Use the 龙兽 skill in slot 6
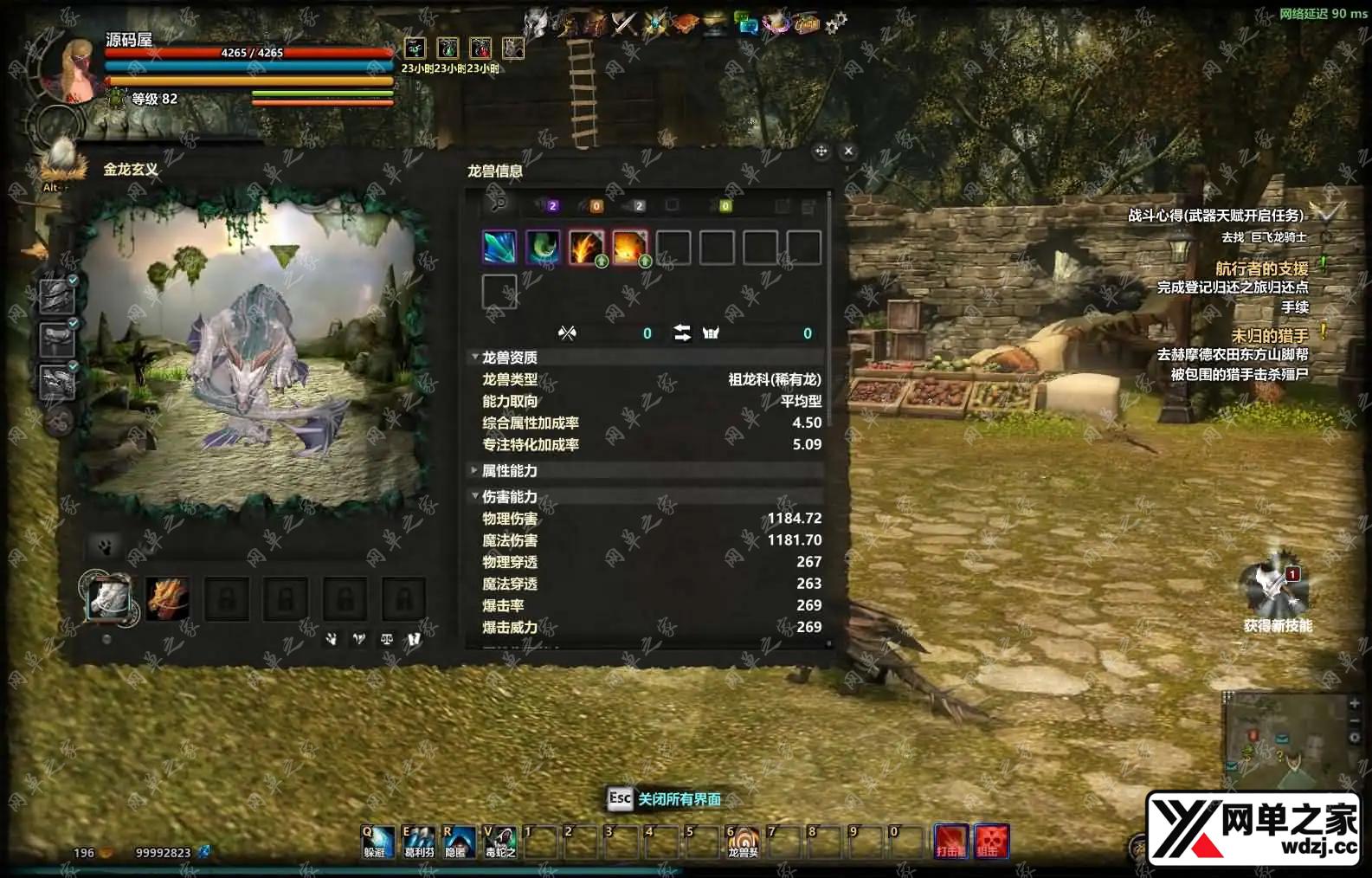The image size is (1372, 878). [x=743, y=842]
